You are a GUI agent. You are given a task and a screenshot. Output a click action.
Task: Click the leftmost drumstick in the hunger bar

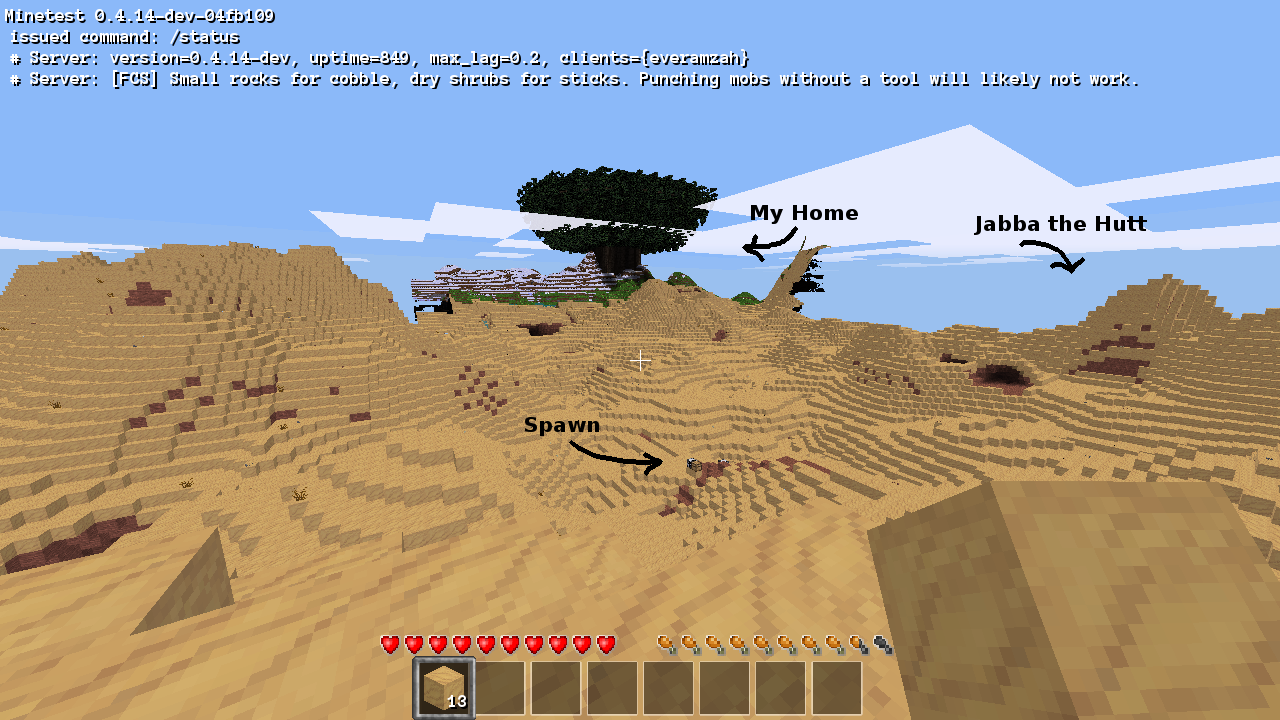pos(664,644)
